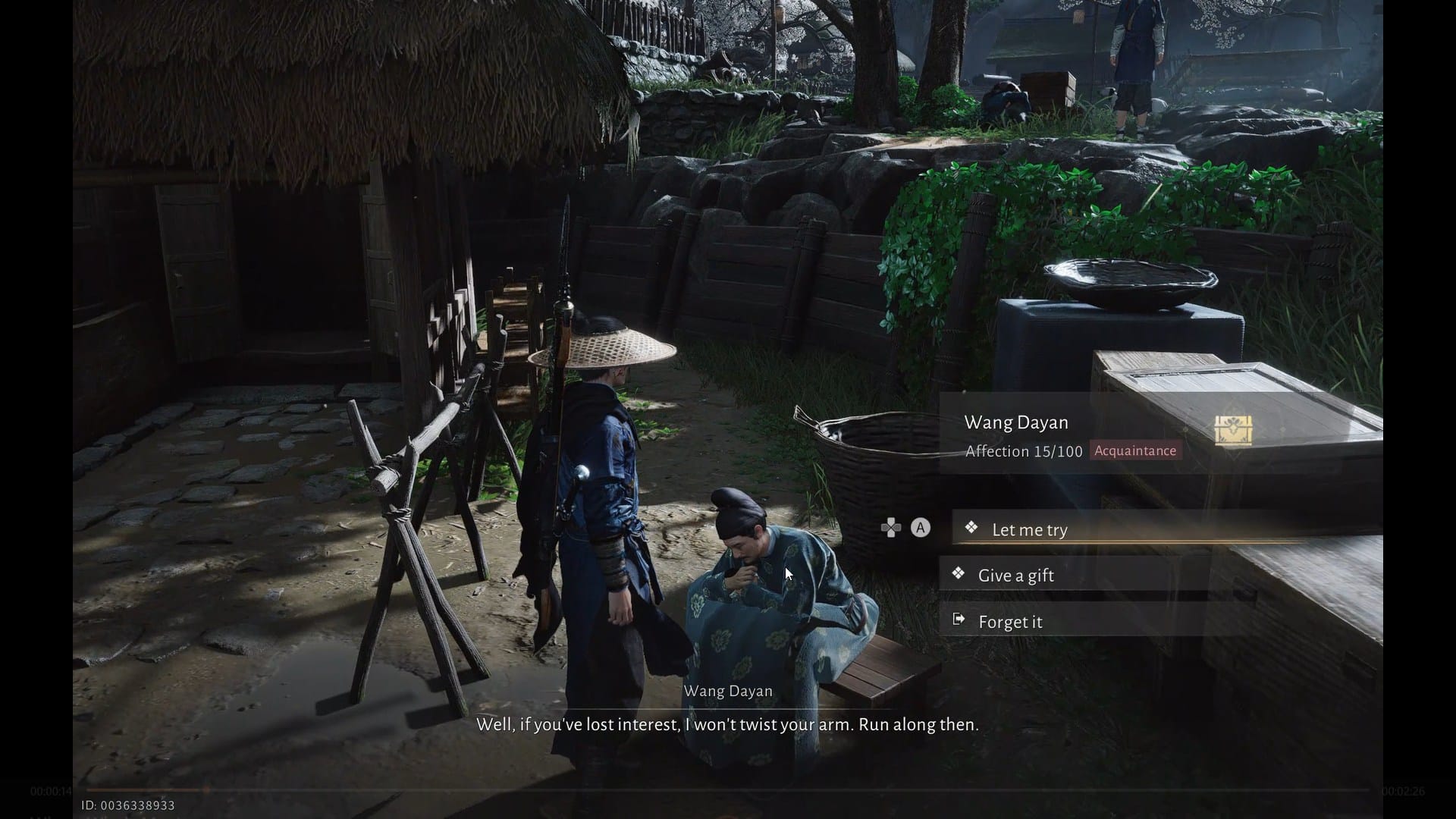The height and width of the screenshot is (819, 1456).
Task: Pick "Forget it" to leave the conversation
Action: [x=1009, y=622]
